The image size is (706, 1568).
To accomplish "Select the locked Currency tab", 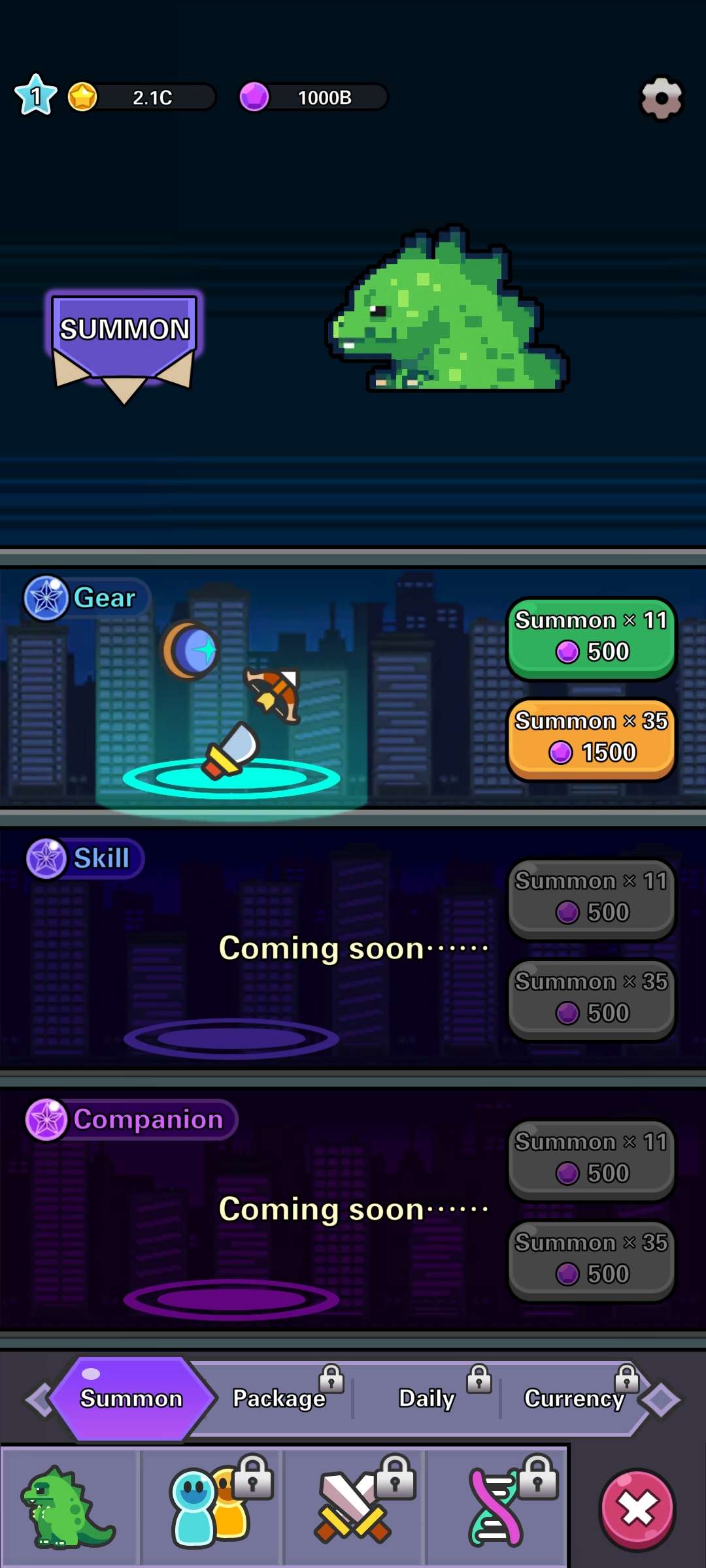I will coord(574,1398).
